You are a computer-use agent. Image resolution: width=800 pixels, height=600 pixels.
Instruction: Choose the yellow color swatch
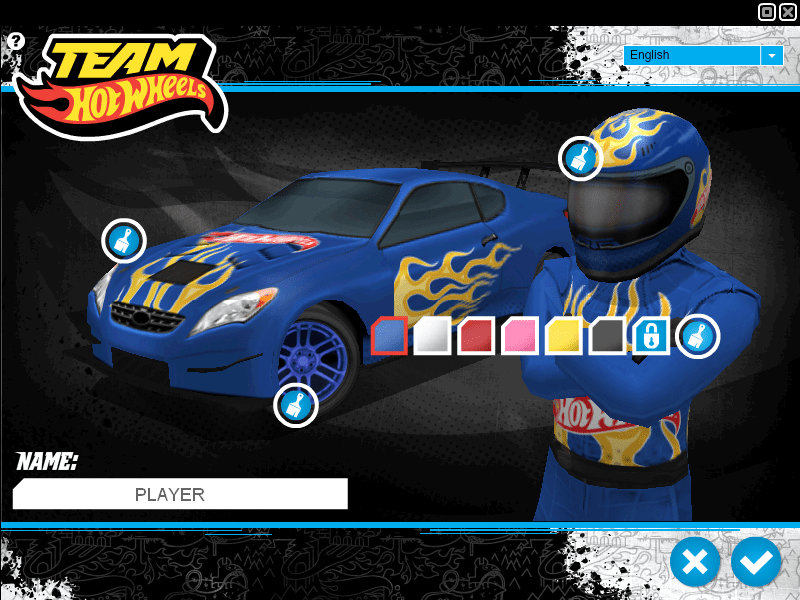pos(564,336)
